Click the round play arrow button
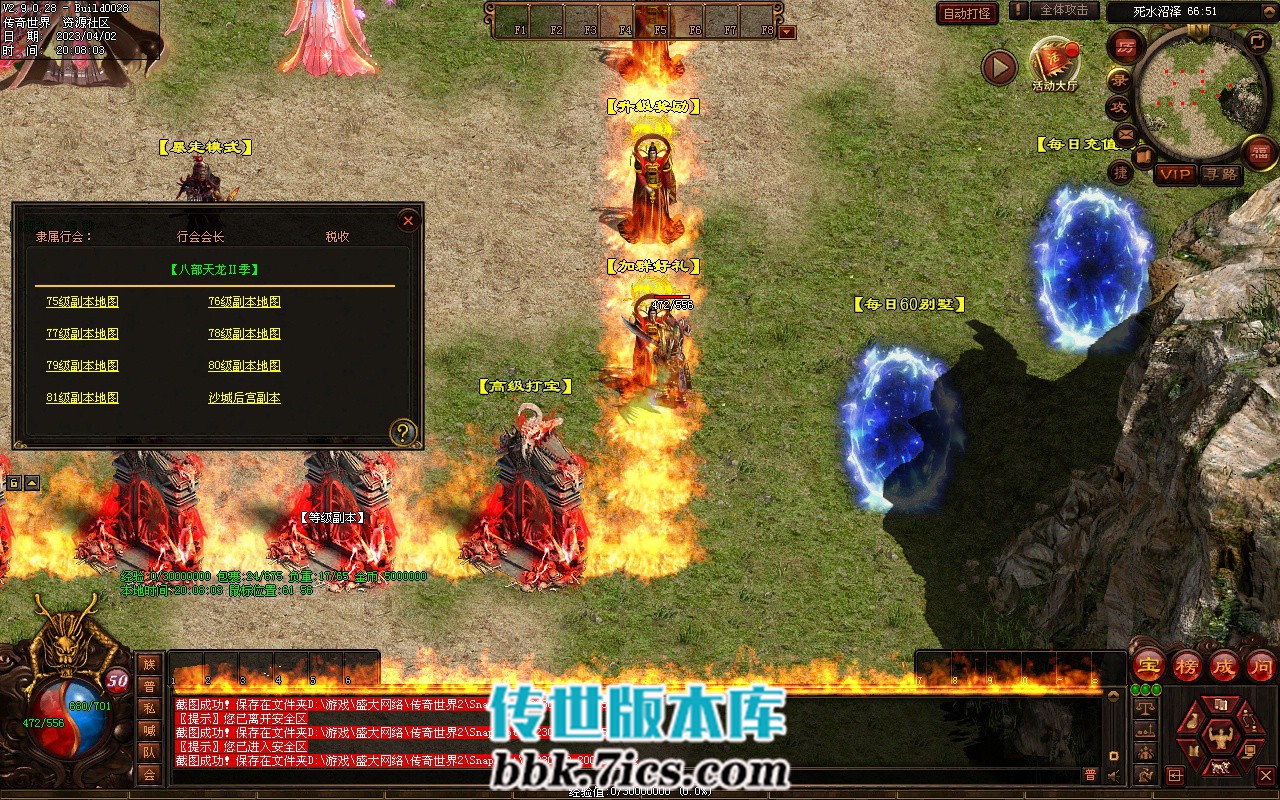The width and height of the screenshot is (1280, 800). point(999,67)
